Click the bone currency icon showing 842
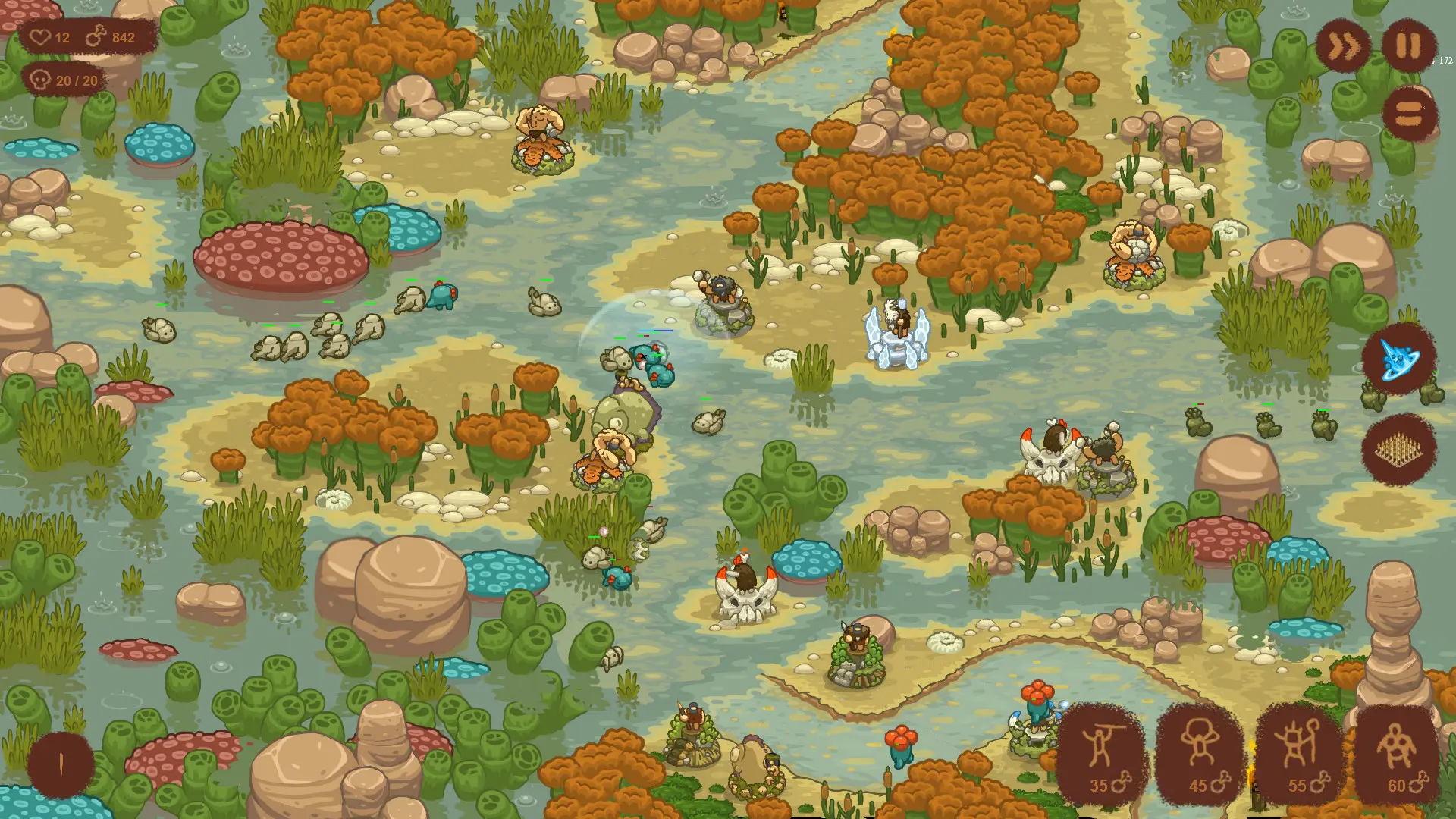The width and height of the screenshot is (1456, 819). [97, 35]
